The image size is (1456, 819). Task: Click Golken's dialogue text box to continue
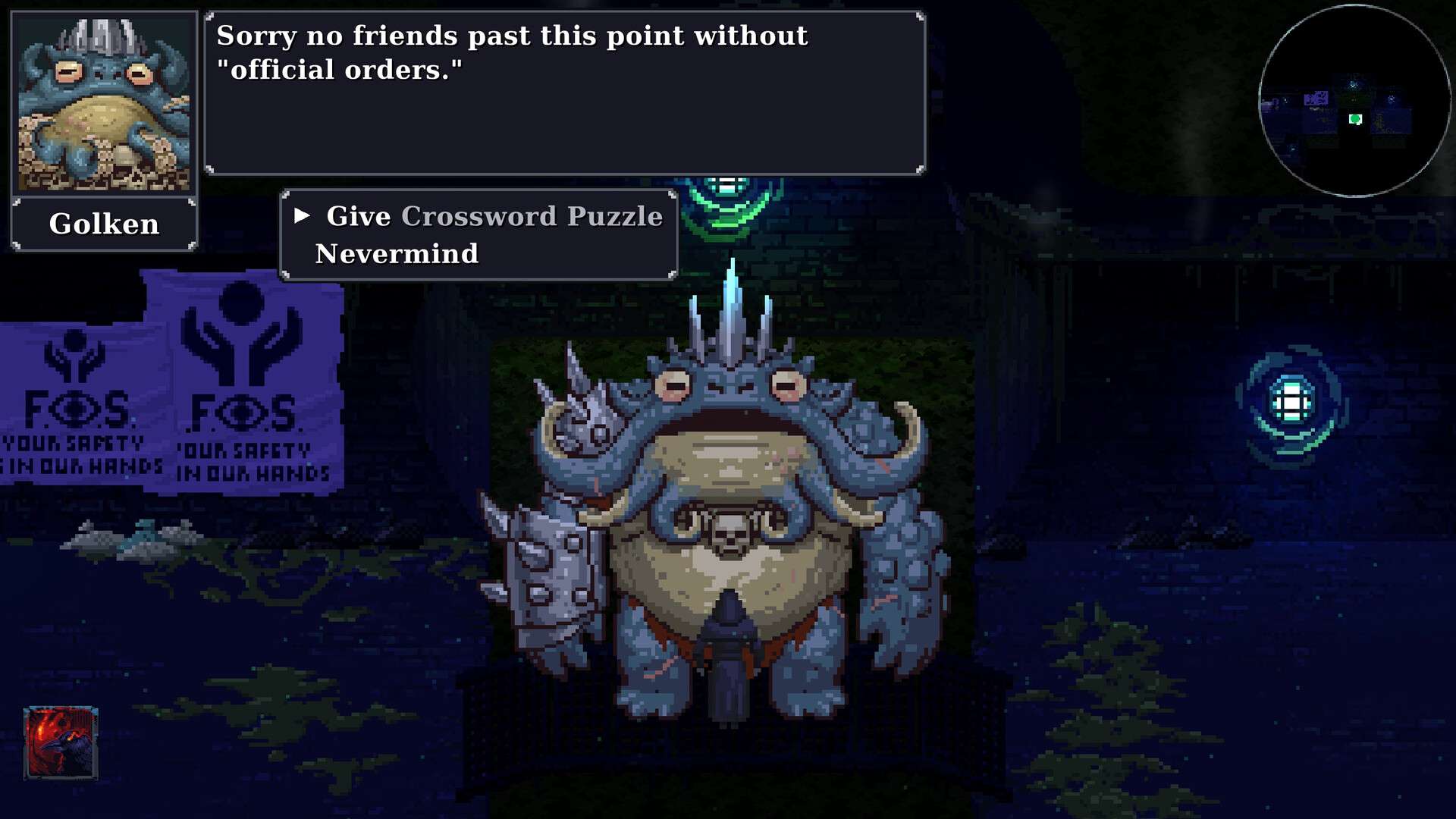pyautogui.click(x=564, y=93)
